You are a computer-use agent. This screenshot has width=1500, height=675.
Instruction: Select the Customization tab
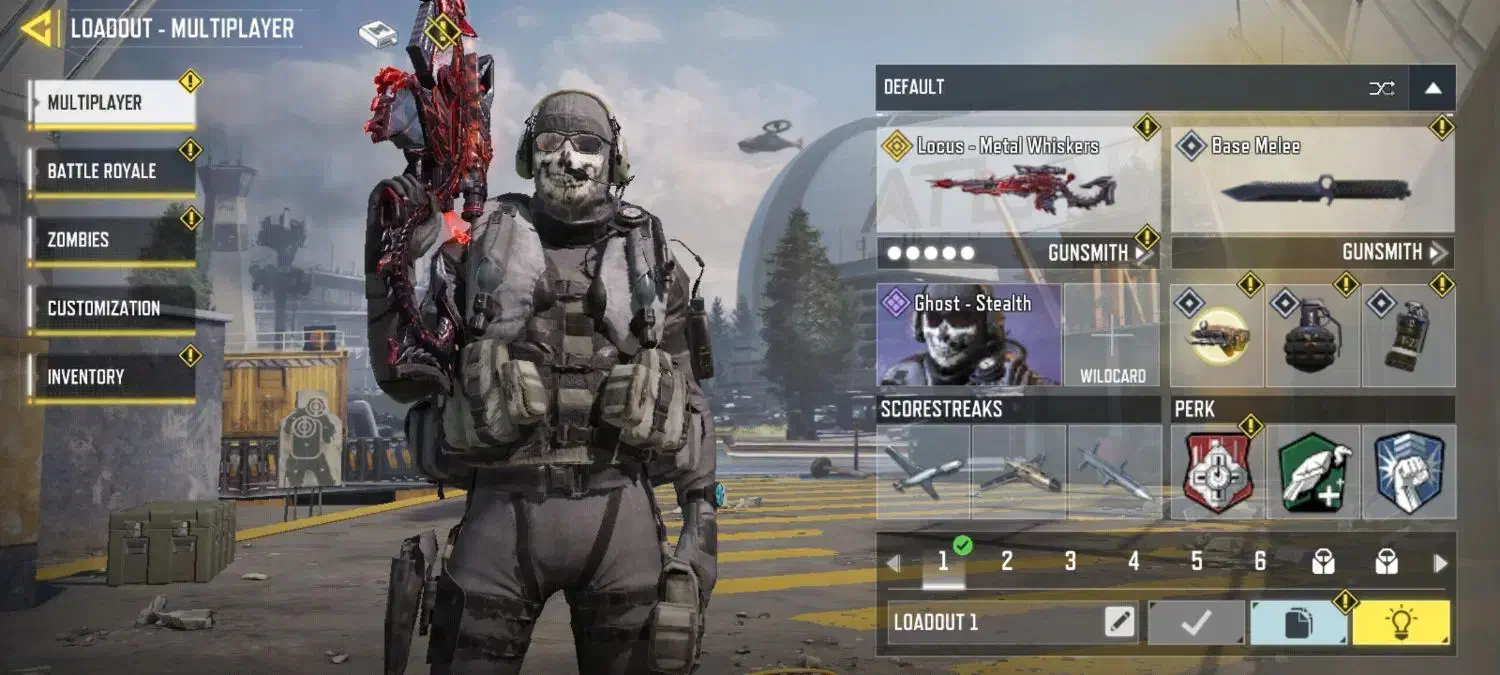[111, 308]
